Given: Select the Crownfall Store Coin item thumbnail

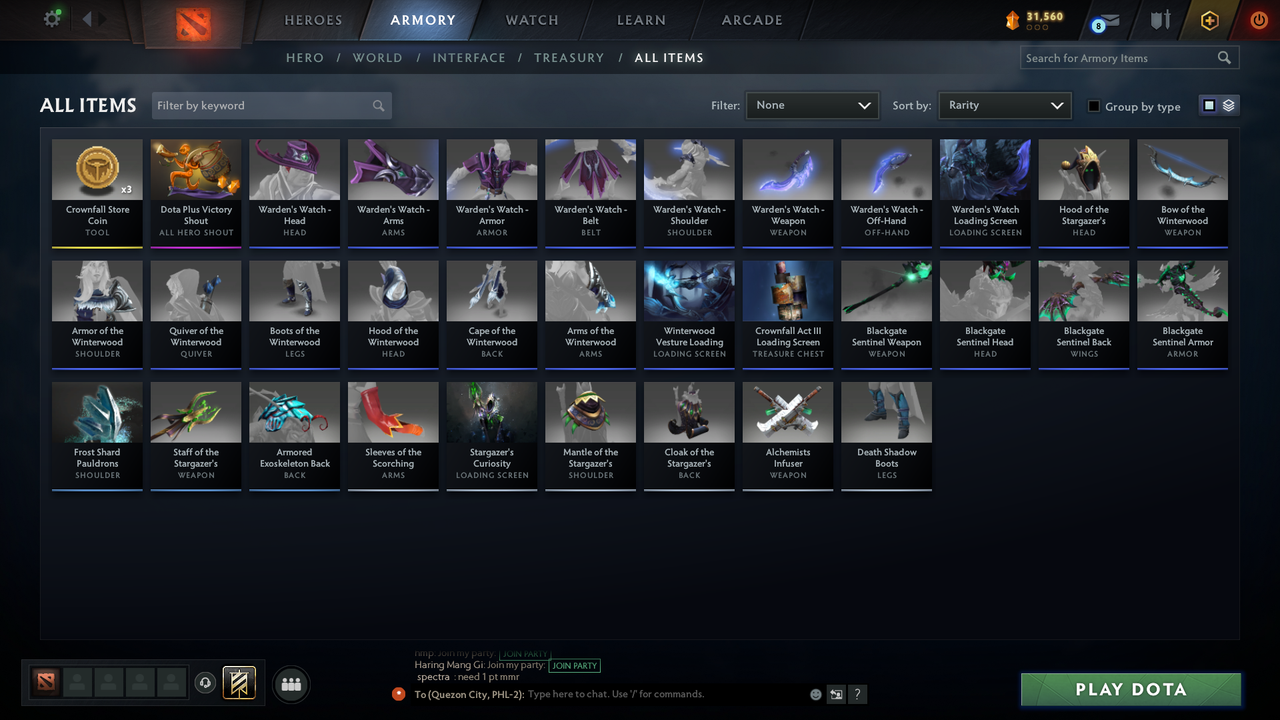Looking at the screenshot, I should point(97,168).
